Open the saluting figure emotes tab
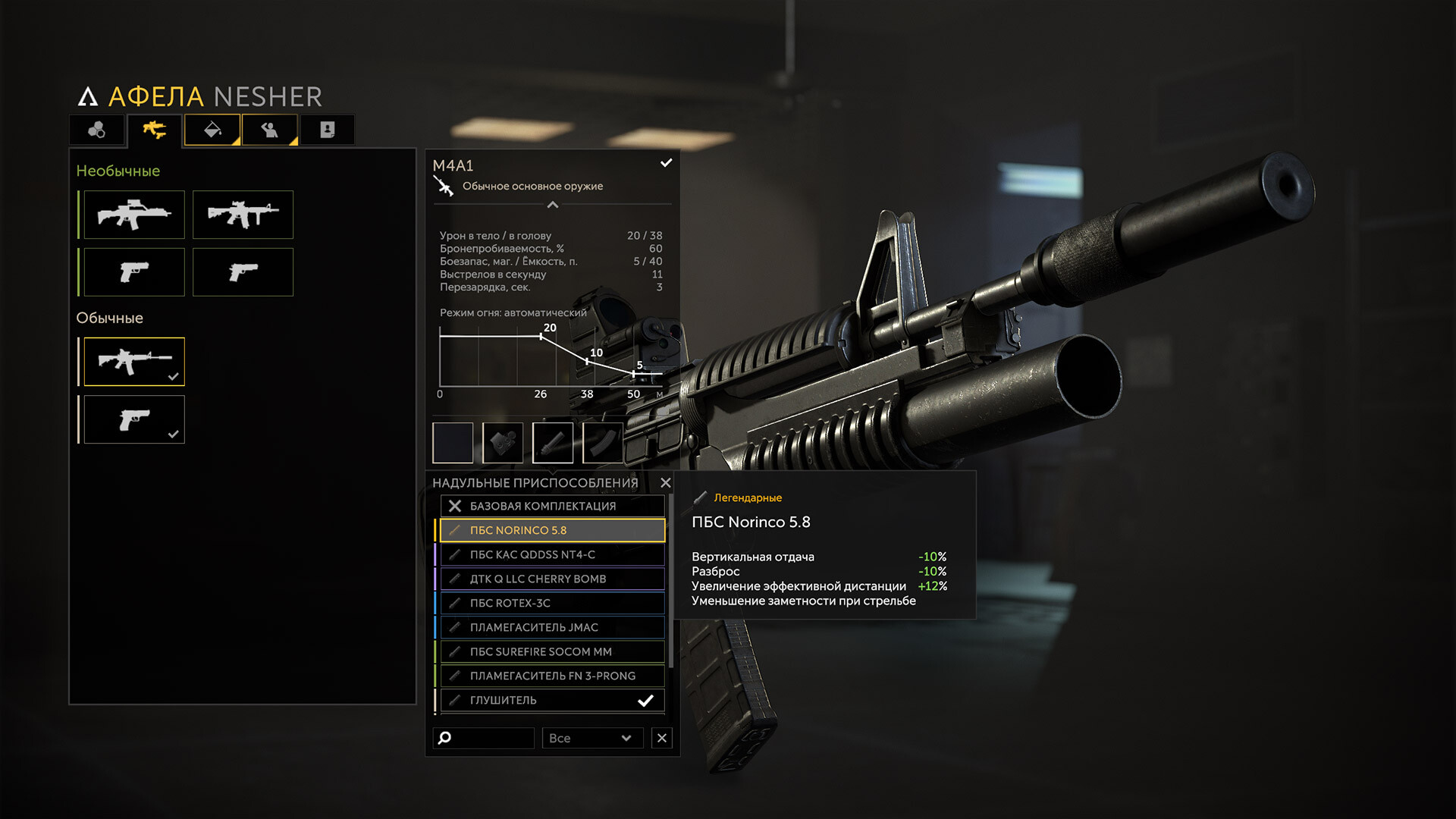This screenshot has width=1456, height=819. pos(269,130)
